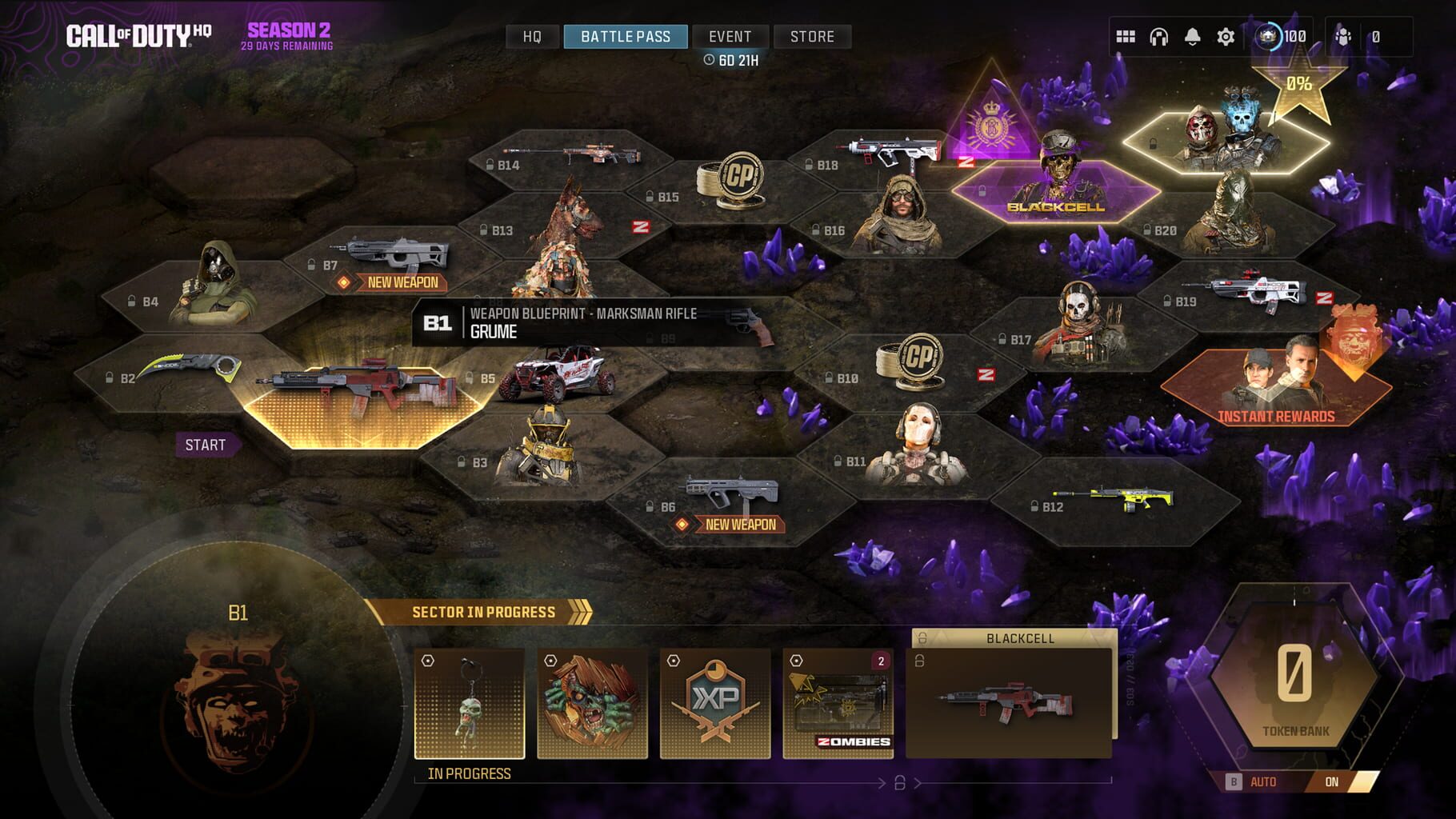Click the clock countdown under Event tab

pyautogui.click(x=730, y=58)
